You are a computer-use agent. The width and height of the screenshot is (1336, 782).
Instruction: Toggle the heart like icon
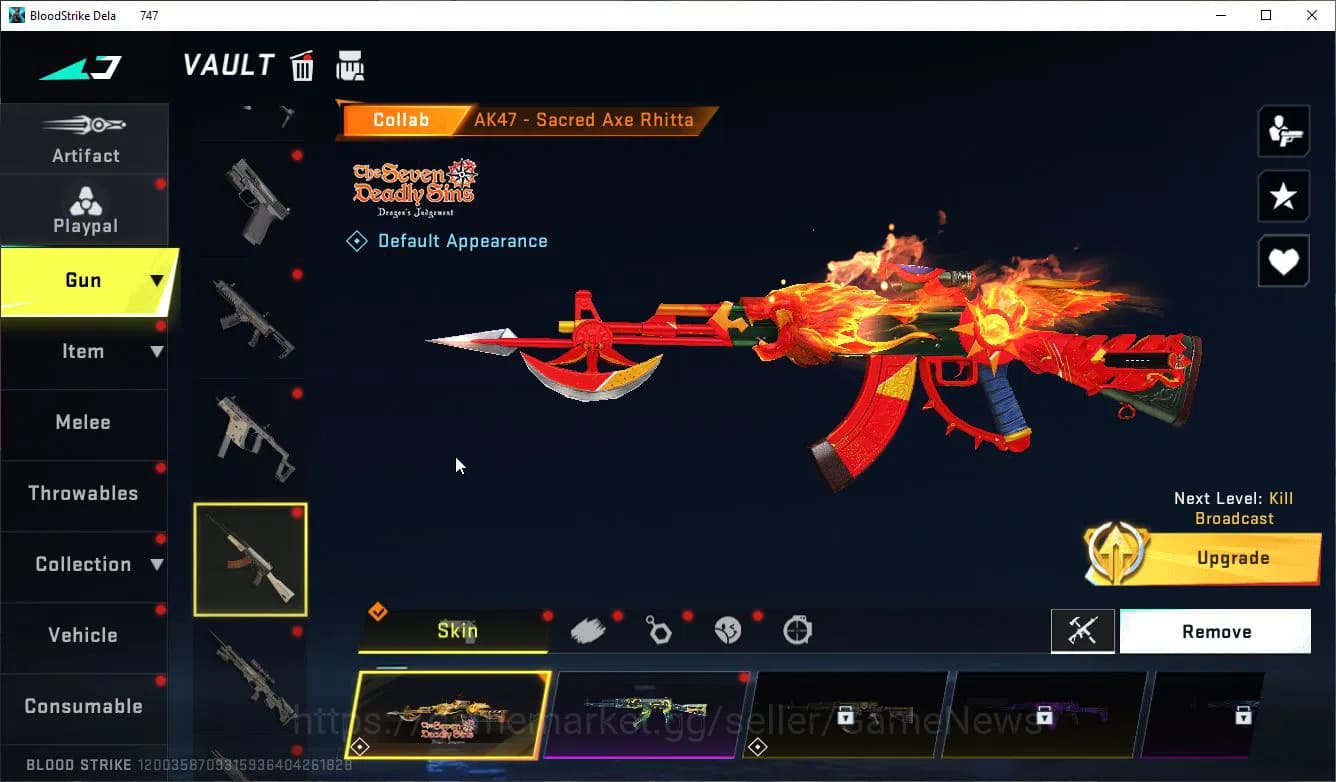pyautogui.click(x=1283, y=261)
